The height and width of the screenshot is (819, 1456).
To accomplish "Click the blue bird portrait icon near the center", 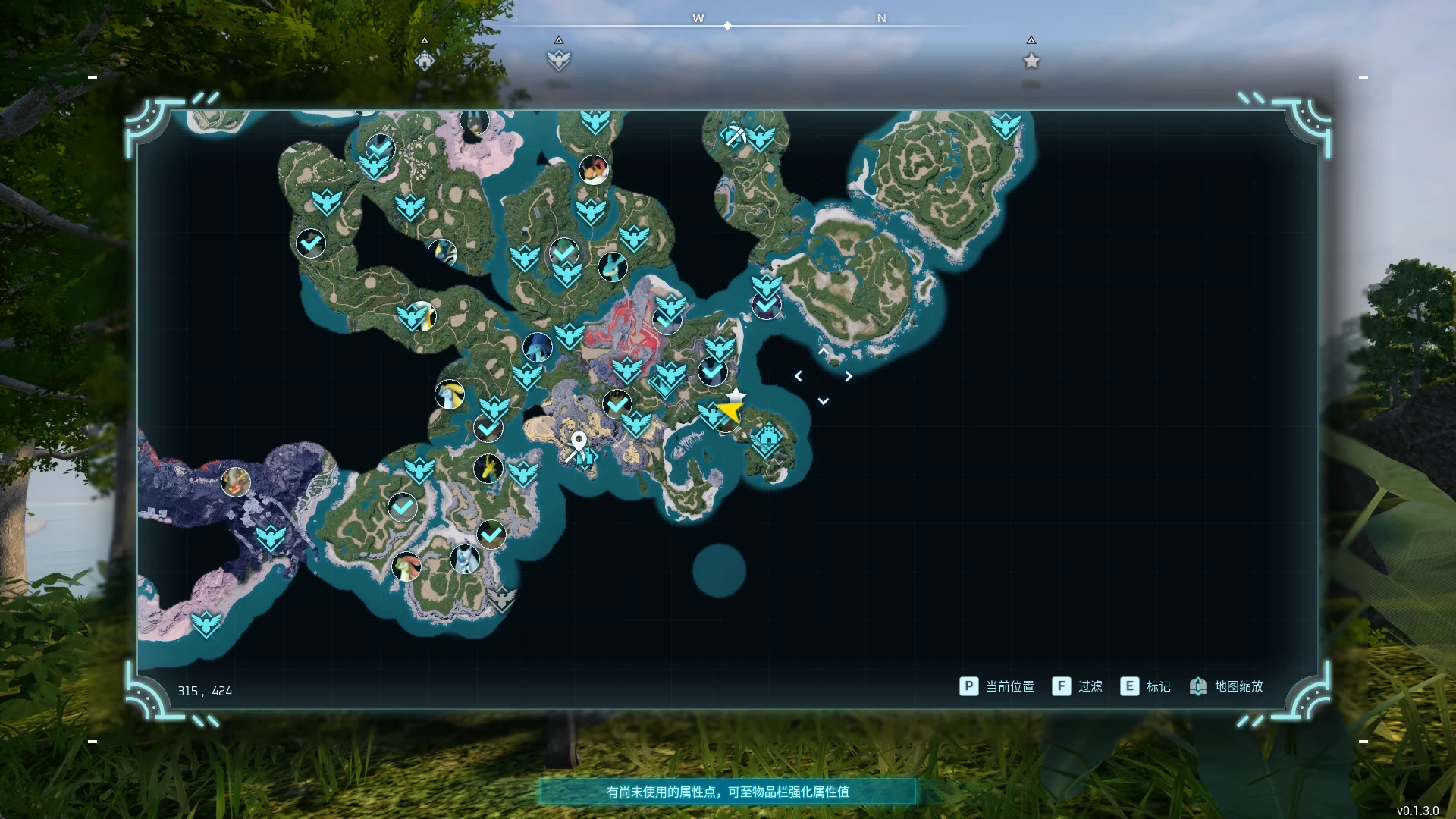I will coord(537,347).
